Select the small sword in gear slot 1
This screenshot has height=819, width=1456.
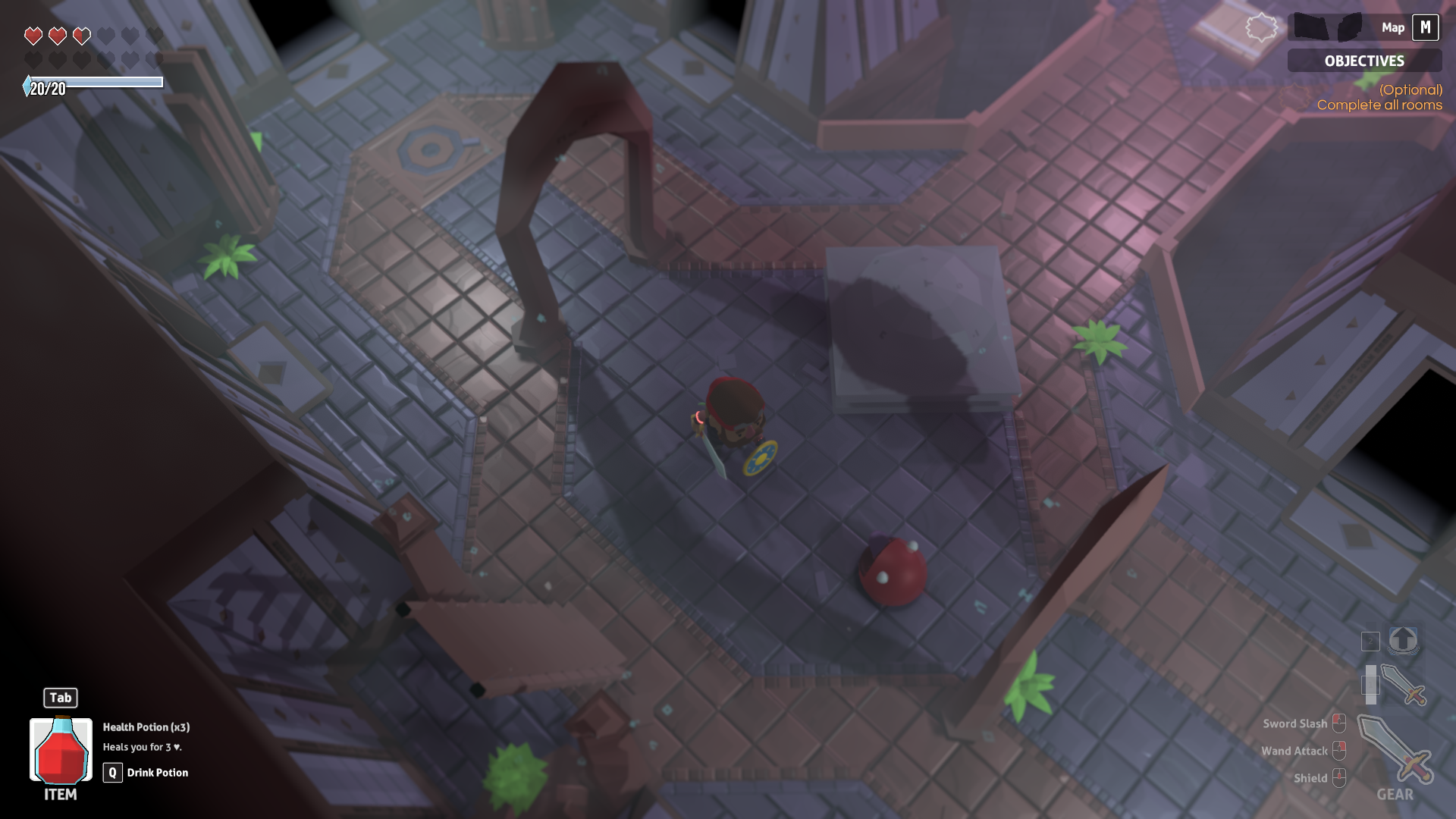tap(1402, 685)
